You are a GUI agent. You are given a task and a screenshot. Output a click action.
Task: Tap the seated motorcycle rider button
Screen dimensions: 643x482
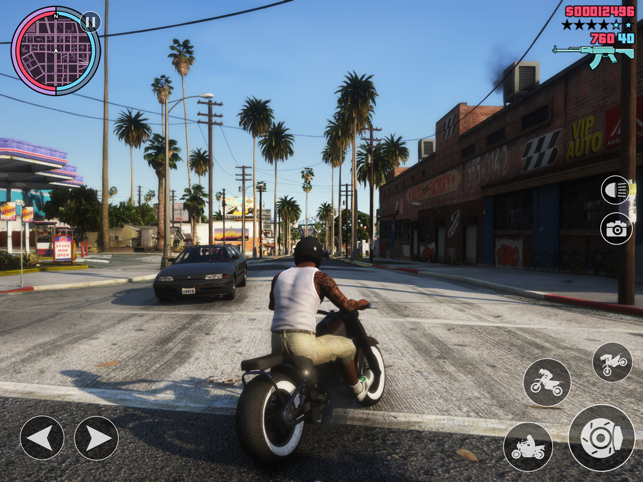pos(528,447)
